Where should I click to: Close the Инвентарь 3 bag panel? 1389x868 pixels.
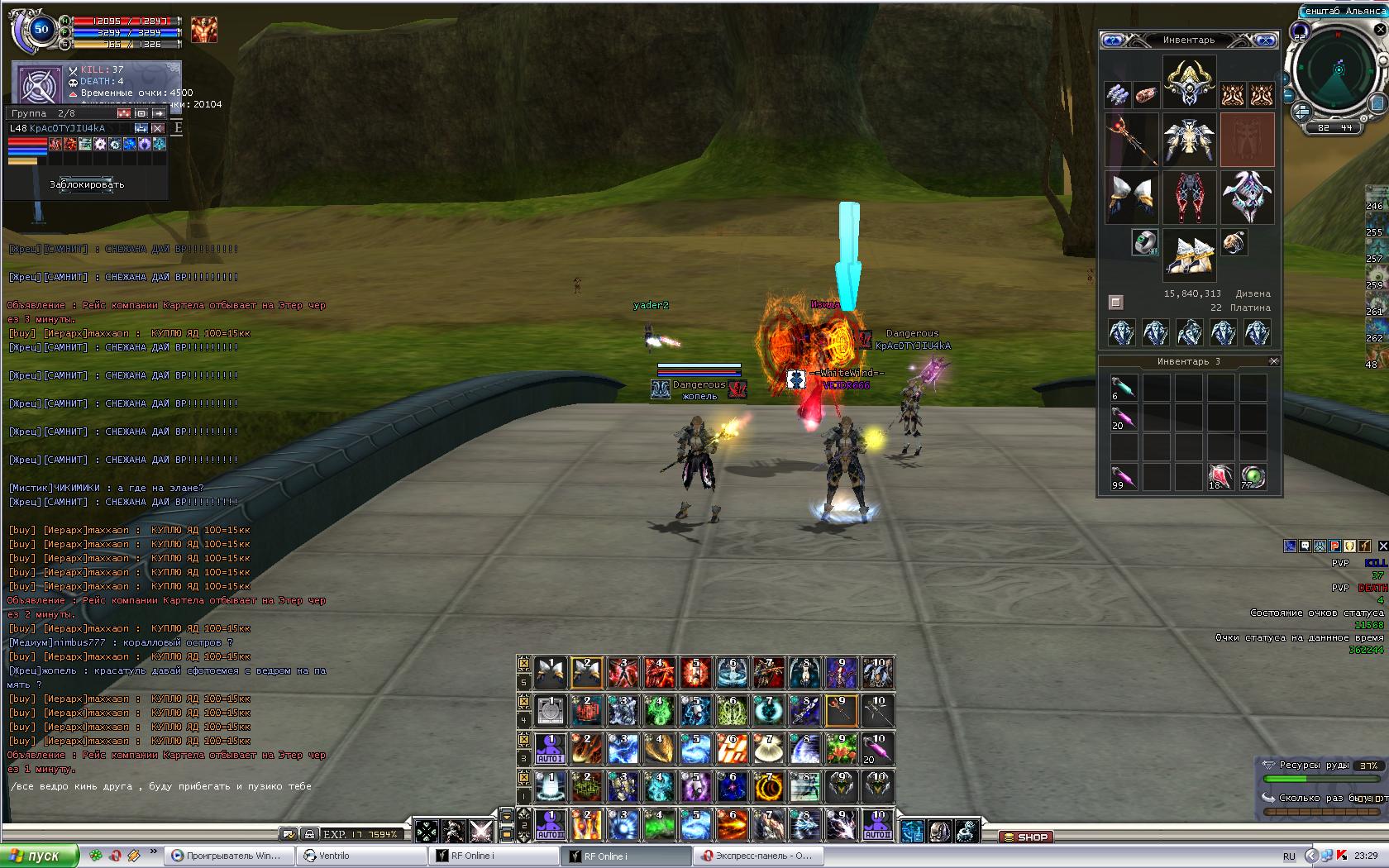(1273, 361)
